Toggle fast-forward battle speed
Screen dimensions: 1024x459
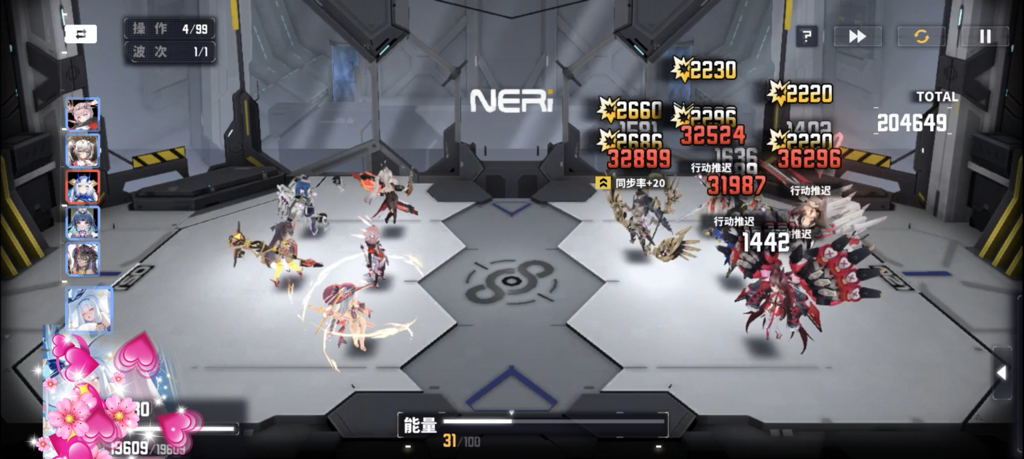click(857, 36)
